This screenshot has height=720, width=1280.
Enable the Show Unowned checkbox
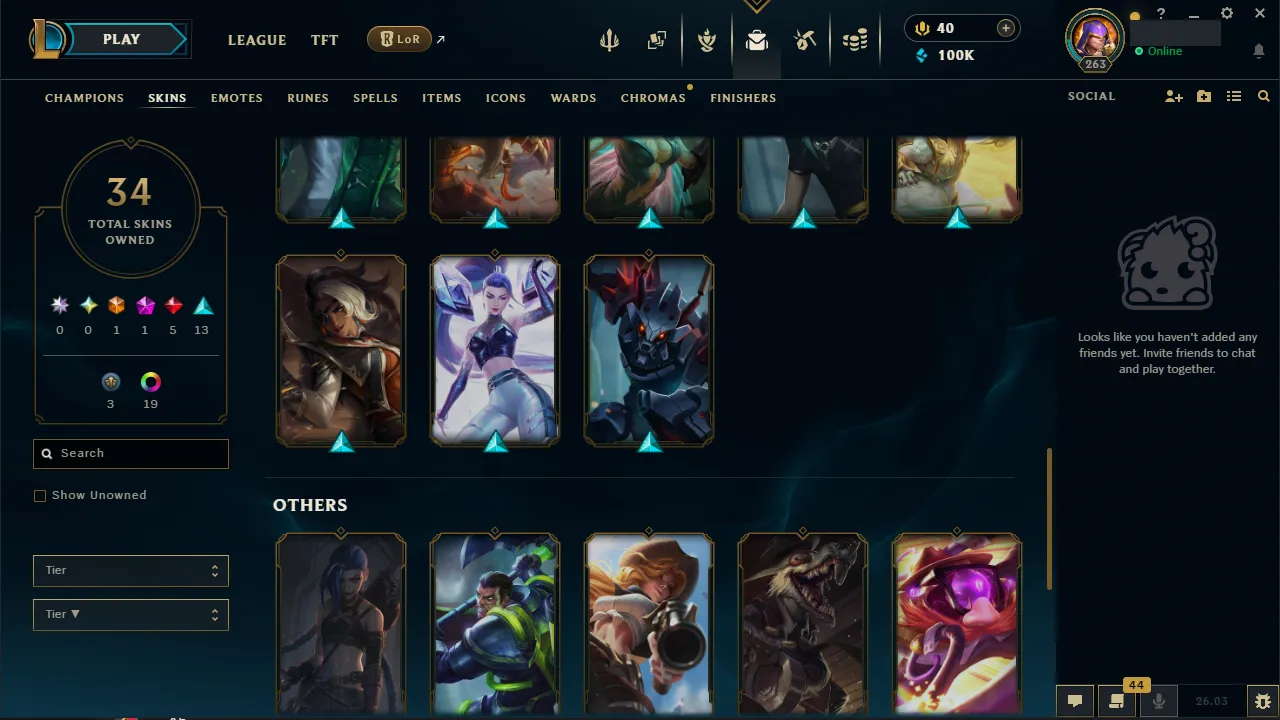click(40, 495)
